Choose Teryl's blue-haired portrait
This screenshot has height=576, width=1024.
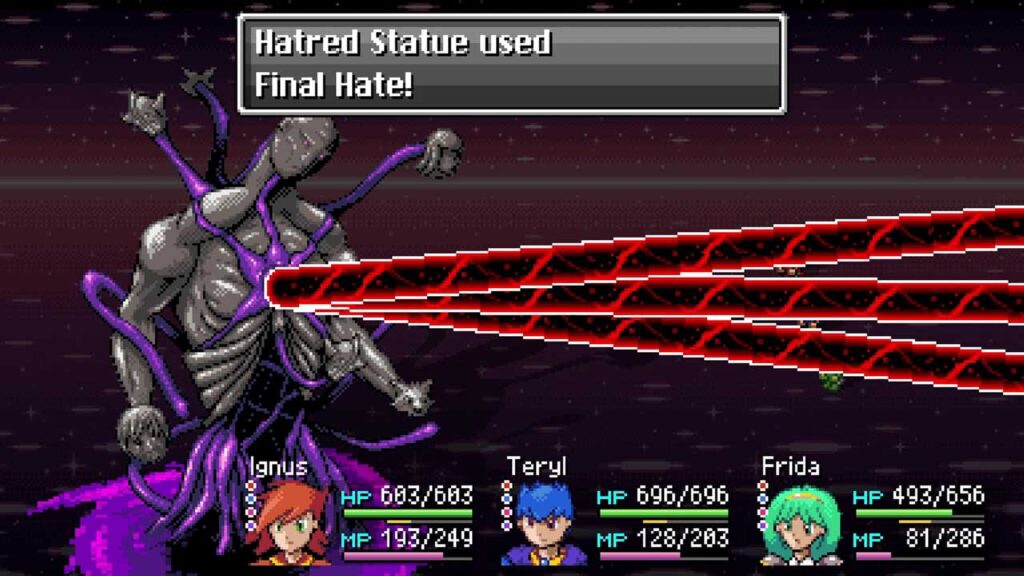coord(545,523)
